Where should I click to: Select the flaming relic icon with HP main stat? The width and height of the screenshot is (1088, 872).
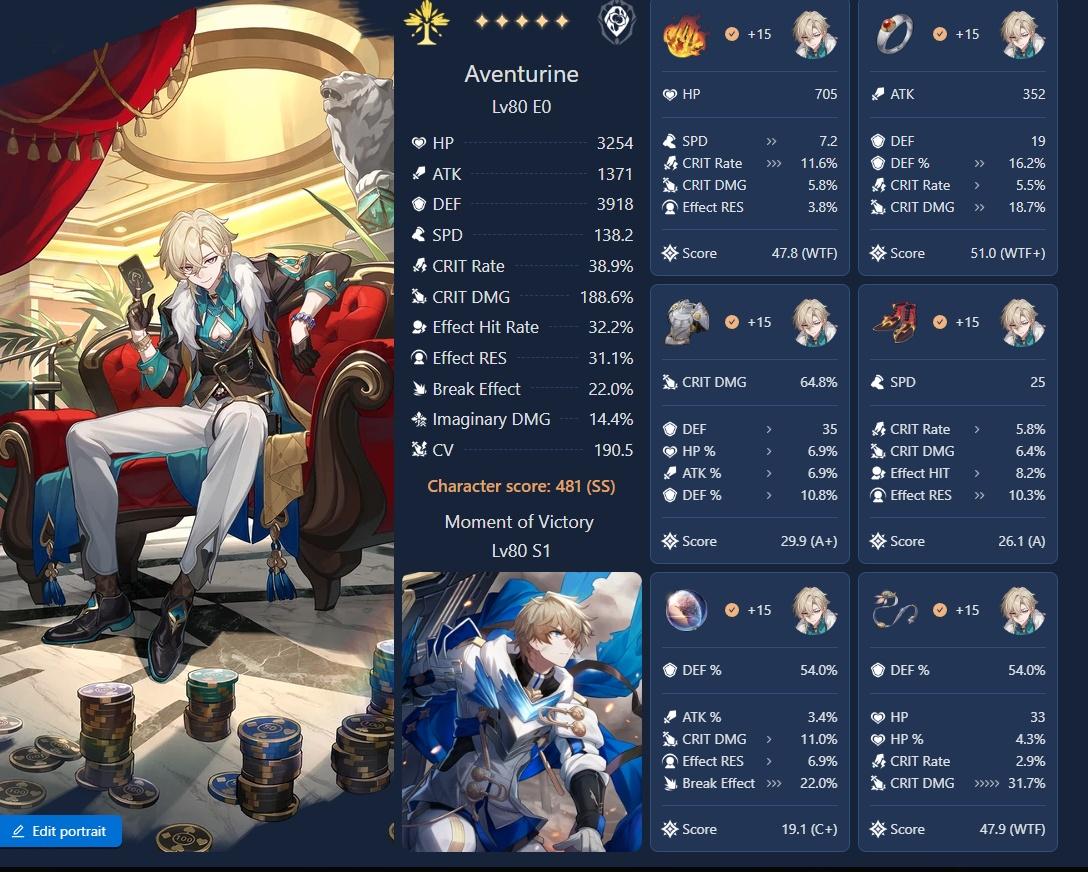(685, 35)
